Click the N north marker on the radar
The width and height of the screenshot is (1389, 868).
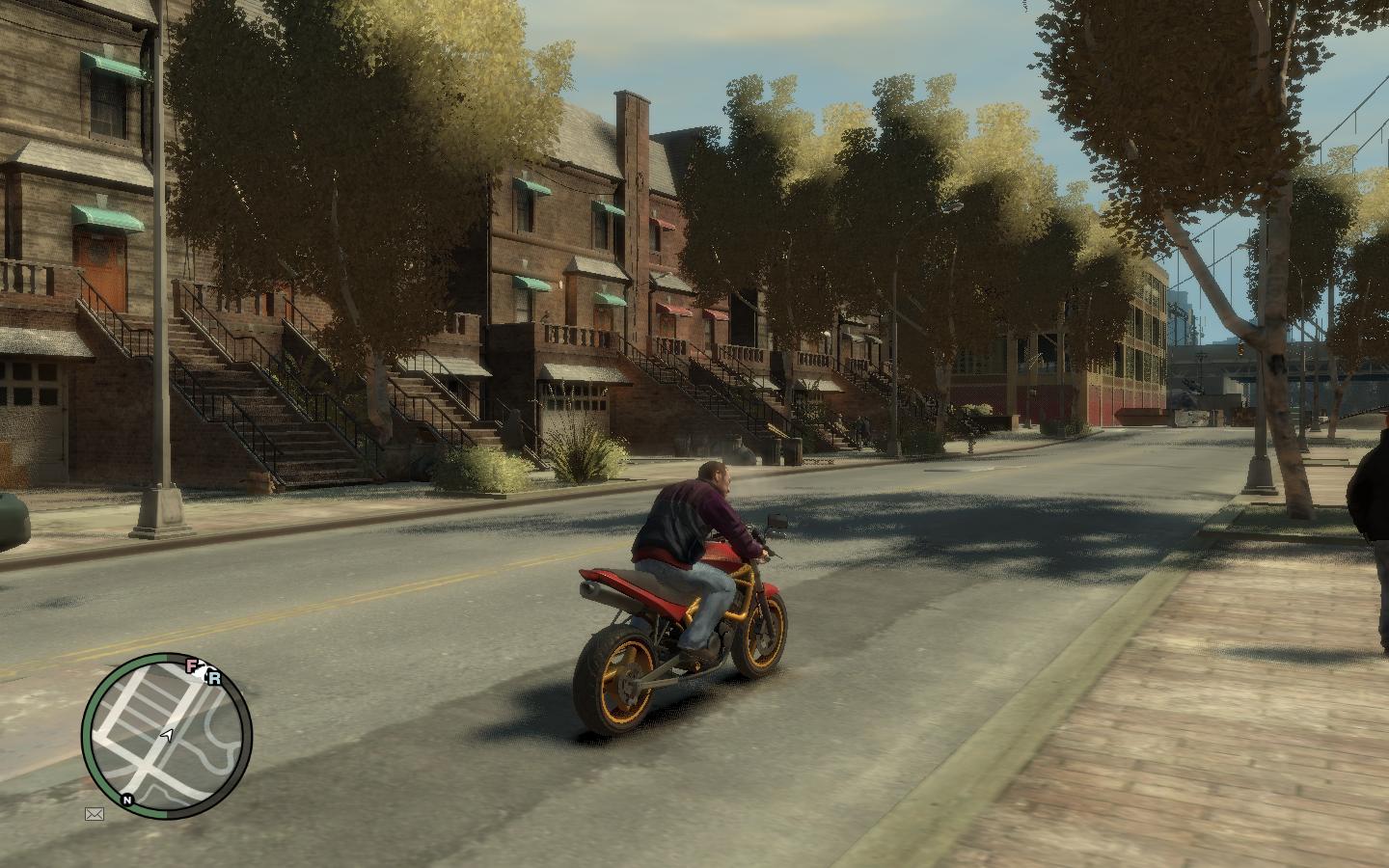(126, 800)
